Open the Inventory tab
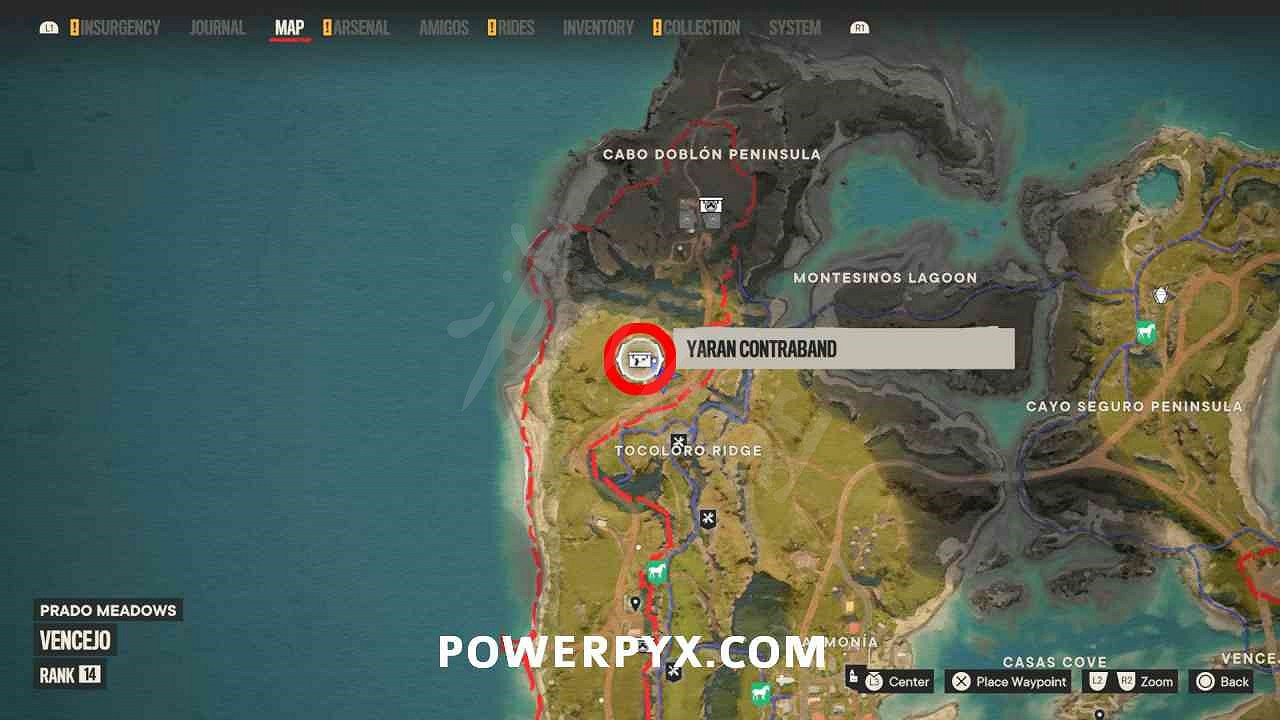1280x720 pixels. 597,28
